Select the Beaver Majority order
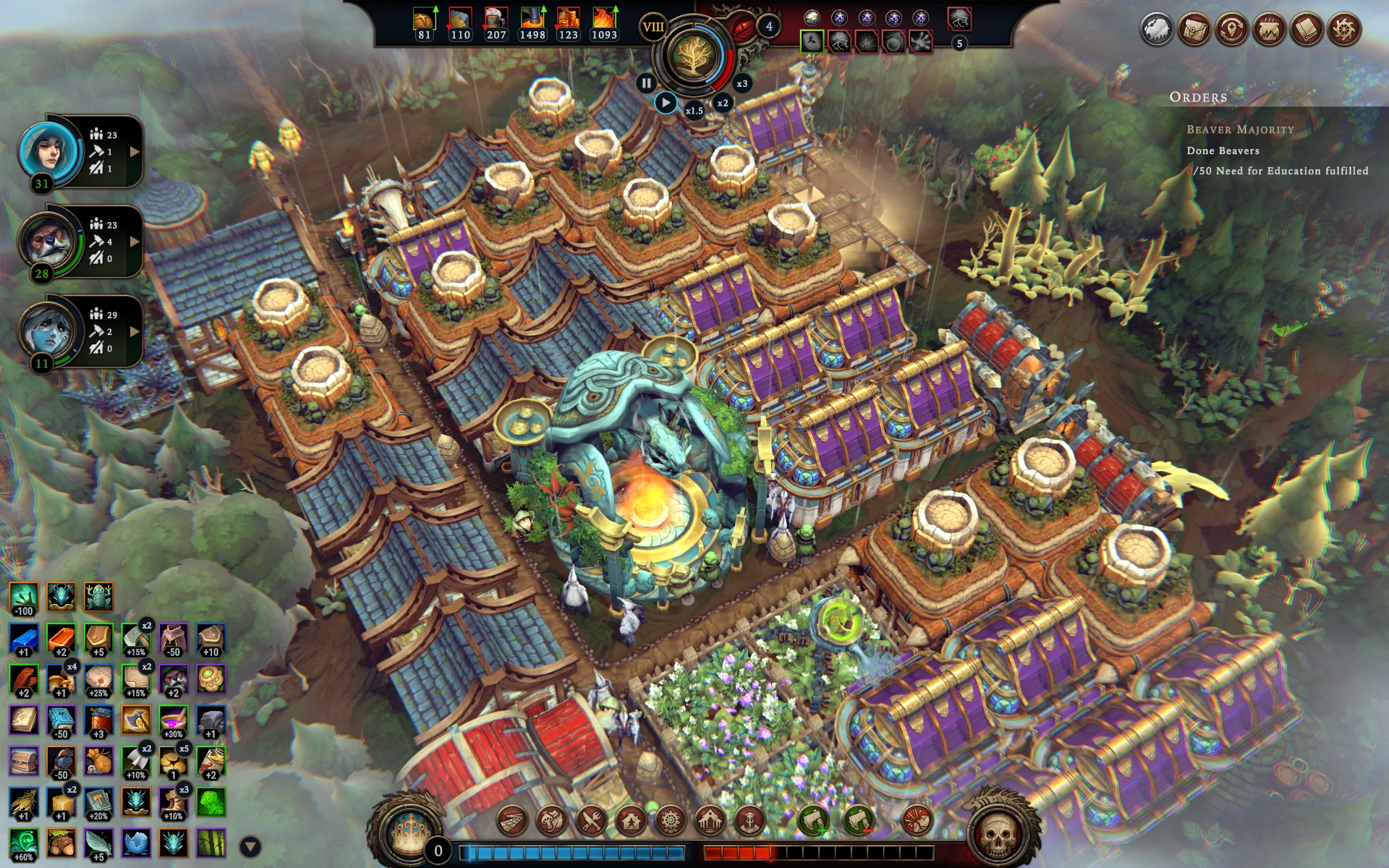Screen dimensions: 1389x868 coord(1240,129)
